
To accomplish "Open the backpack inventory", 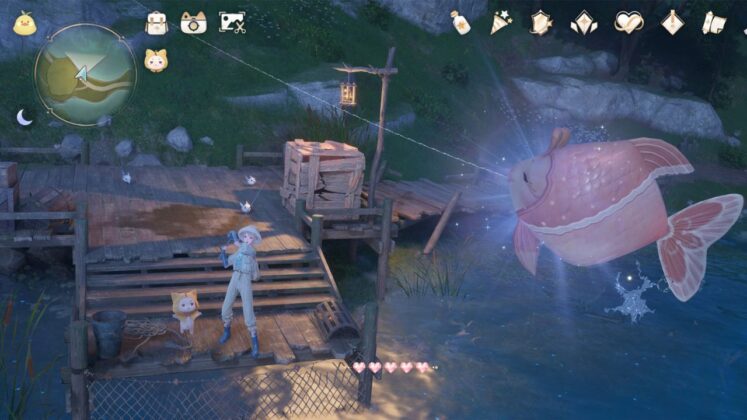I will coord(156,22).
